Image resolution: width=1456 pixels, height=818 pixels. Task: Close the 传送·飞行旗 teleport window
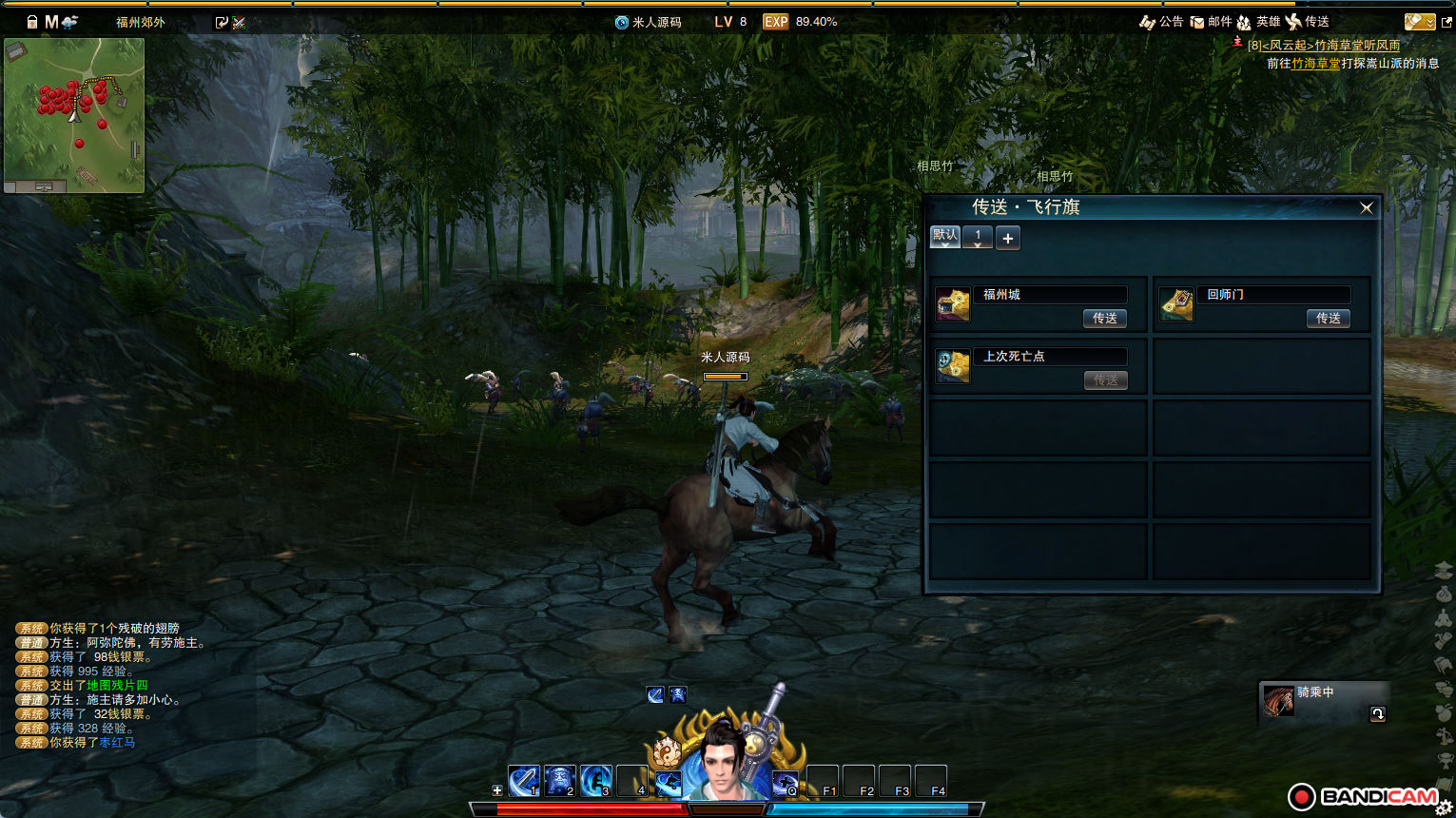[1367, 208]
